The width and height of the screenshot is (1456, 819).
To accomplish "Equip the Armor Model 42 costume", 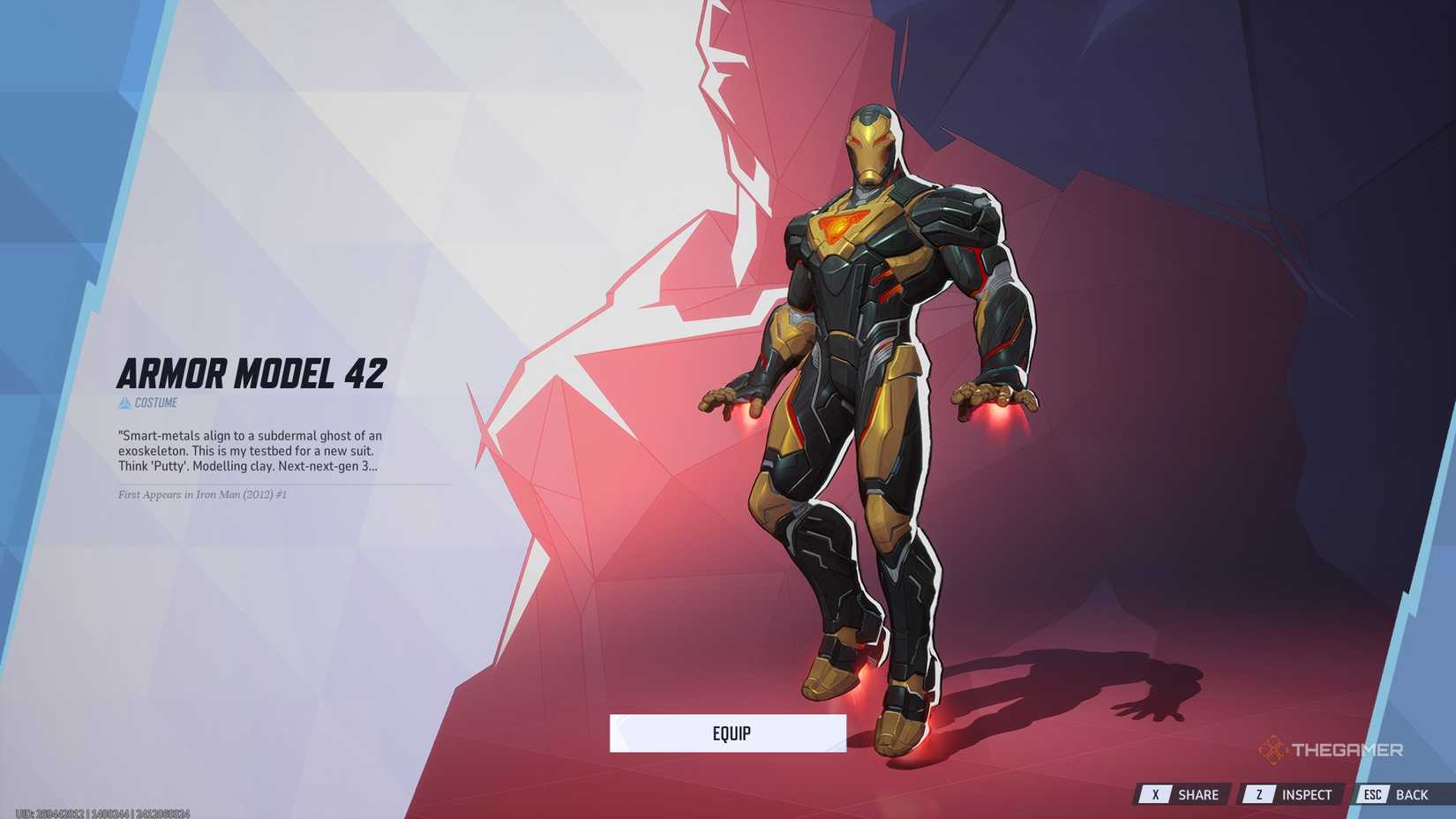I will coord(730,733).
